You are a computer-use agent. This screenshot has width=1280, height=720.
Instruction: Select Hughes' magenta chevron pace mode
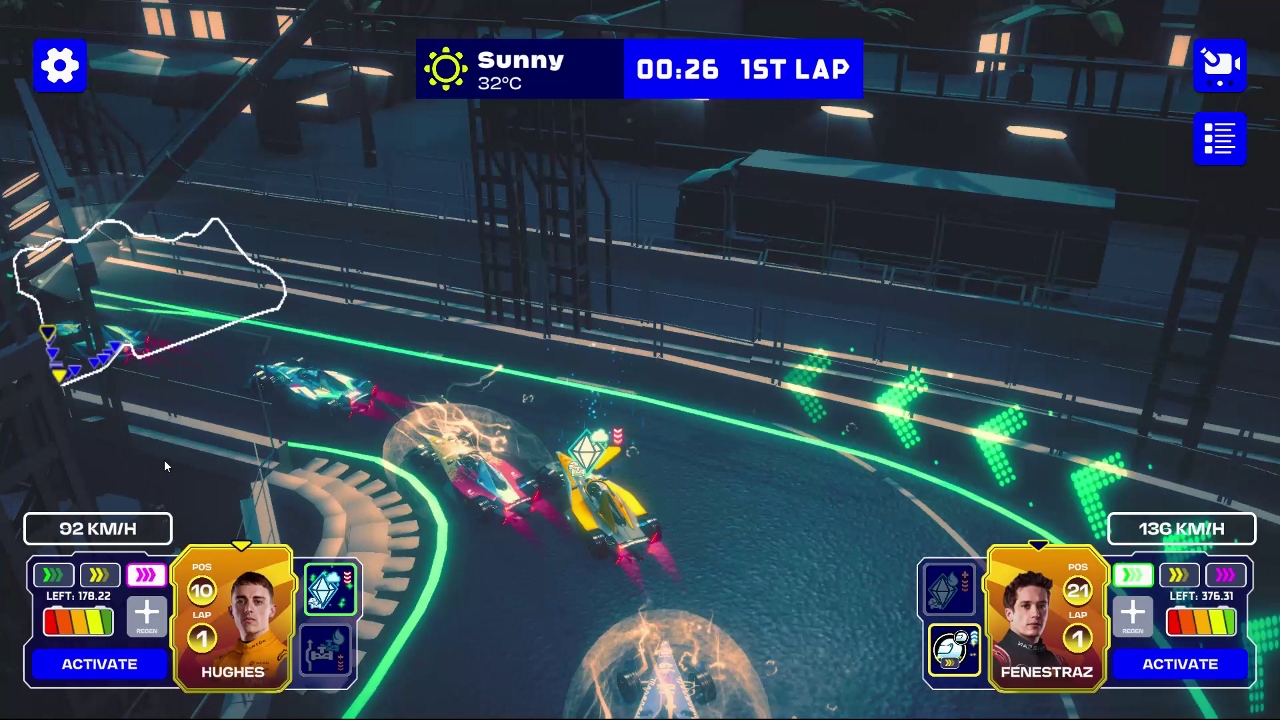(146, 575)
